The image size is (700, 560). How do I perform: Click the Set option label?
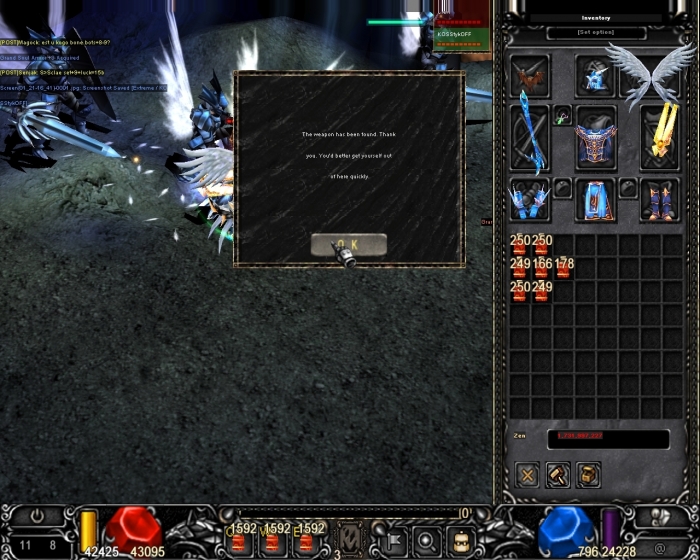[x=596, y=33]
